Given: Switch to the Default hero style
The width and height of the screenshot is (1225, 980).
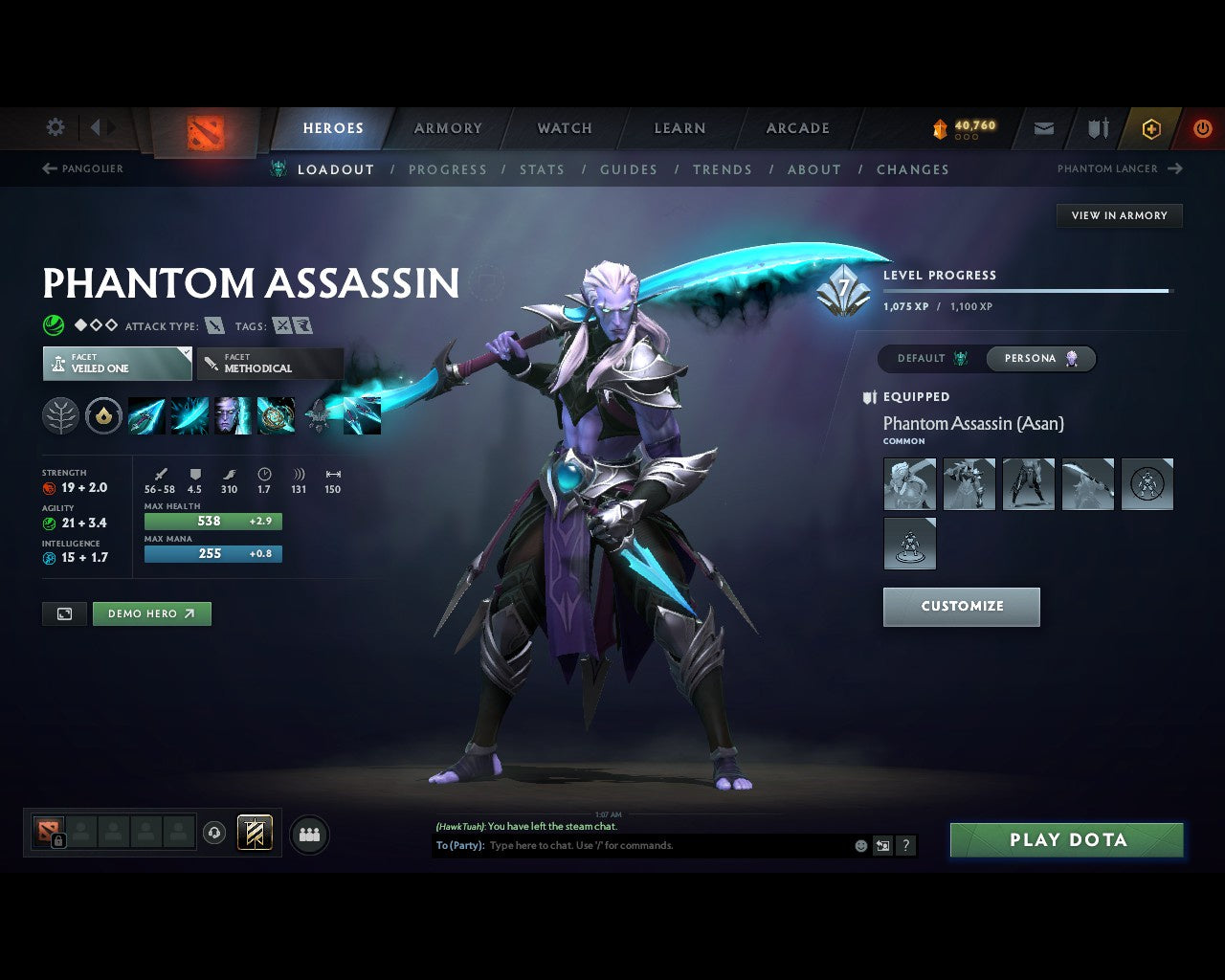Looking at the screenshot, I should coord(931,358).
